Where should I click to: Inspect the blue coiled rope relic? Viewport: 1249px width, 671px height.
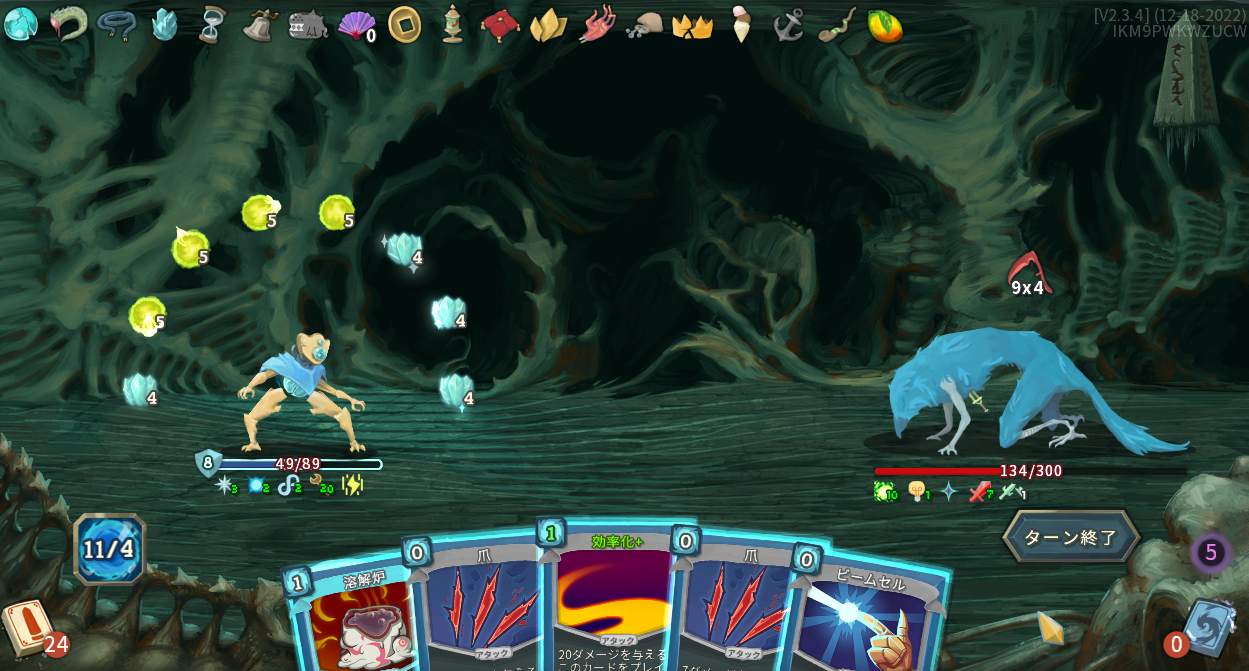point(116,24)
